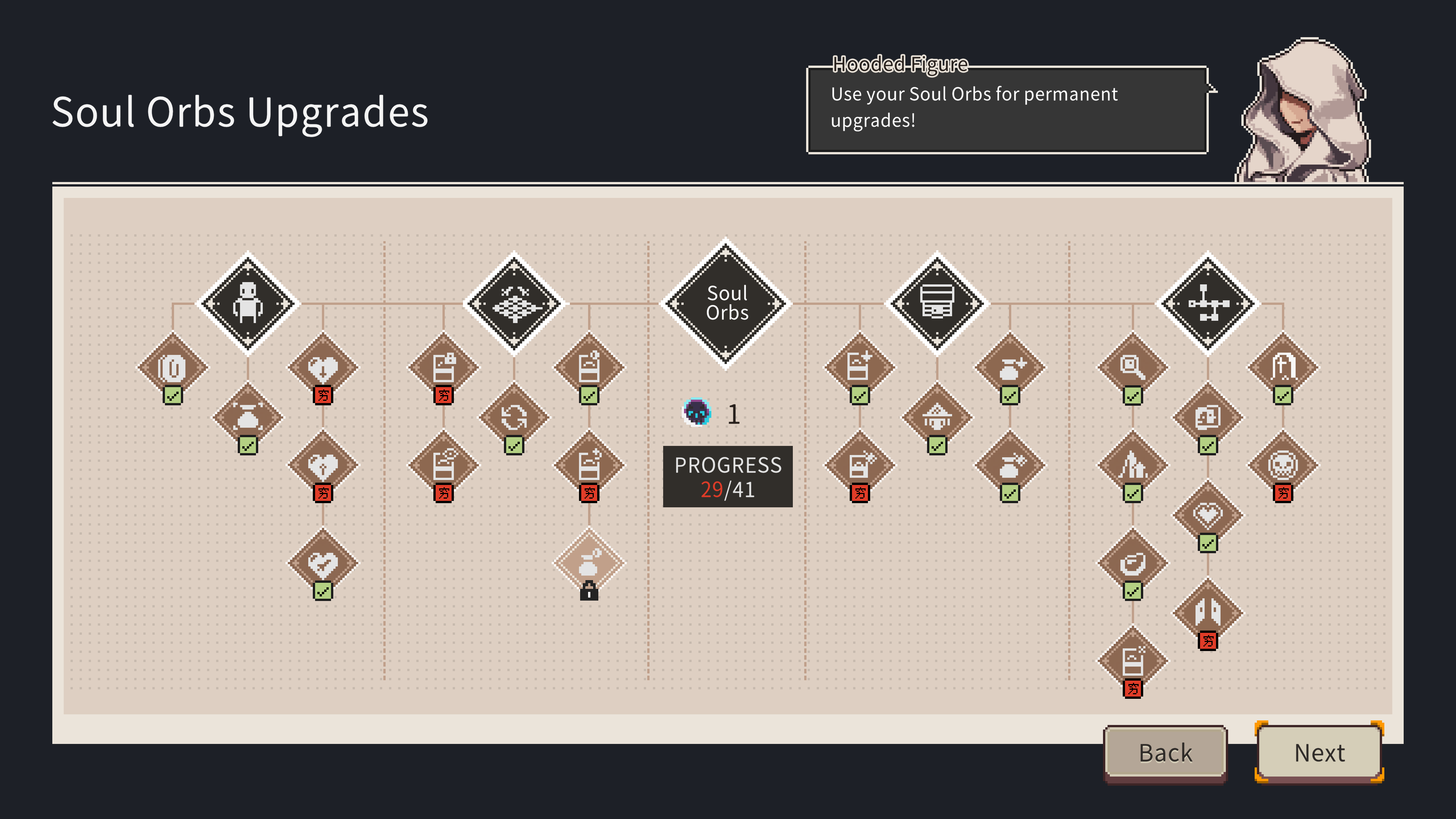Open the character figure upgrade category
The image size is (1456, 819).
click(248, 303)
